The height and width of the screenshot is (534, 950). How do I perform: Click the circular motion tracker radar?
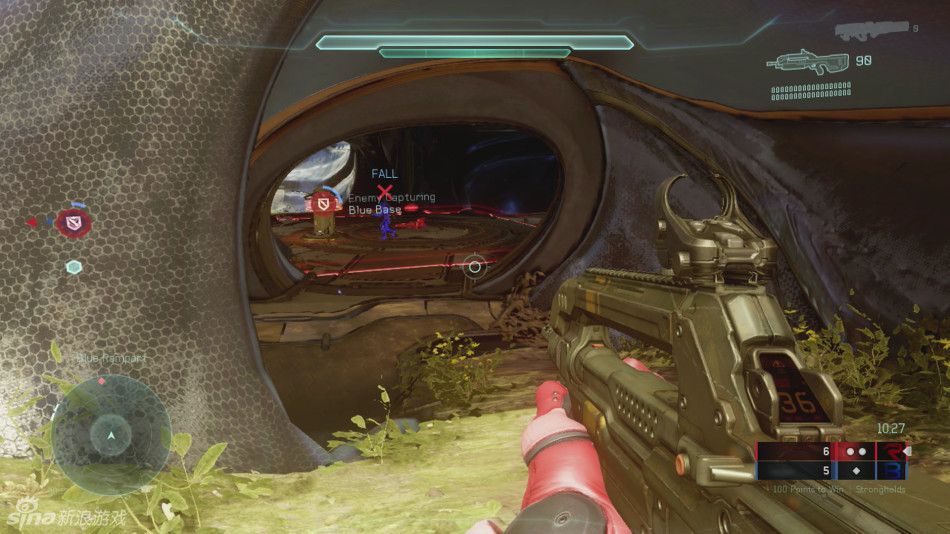[x=110, y=433]
